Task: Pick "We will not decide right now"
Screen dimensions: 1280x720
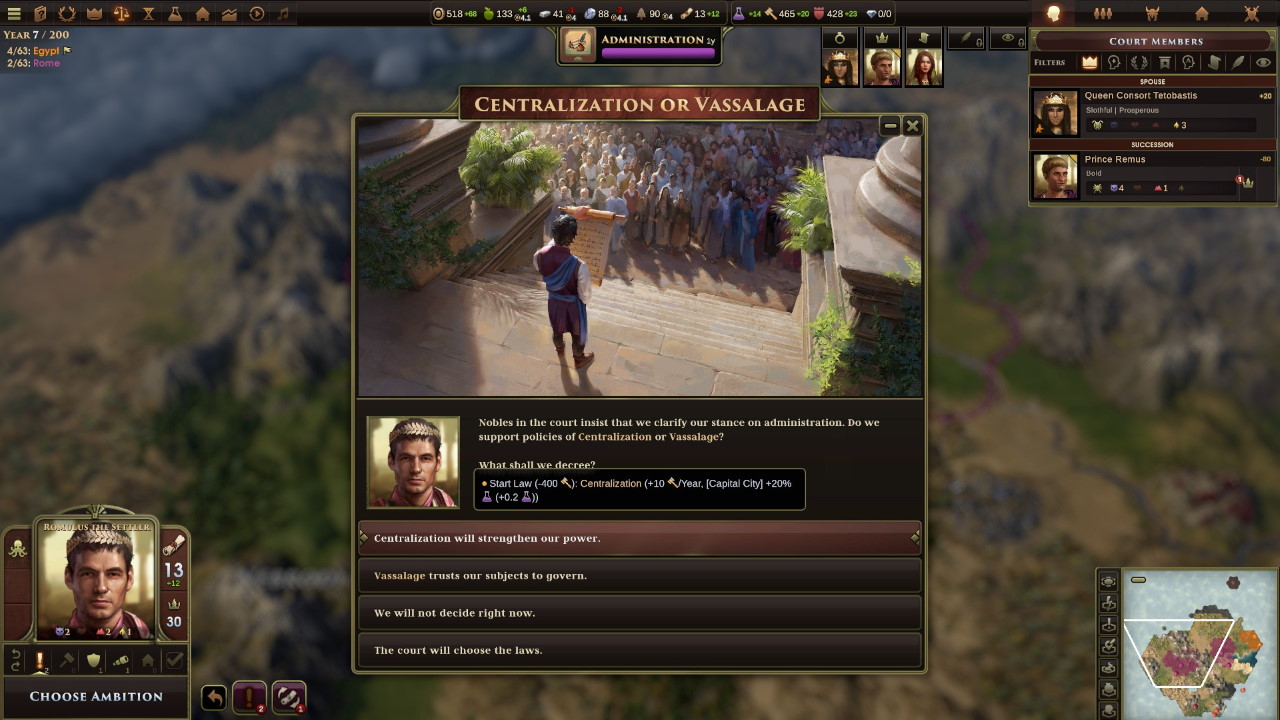Action: [639, 613]
